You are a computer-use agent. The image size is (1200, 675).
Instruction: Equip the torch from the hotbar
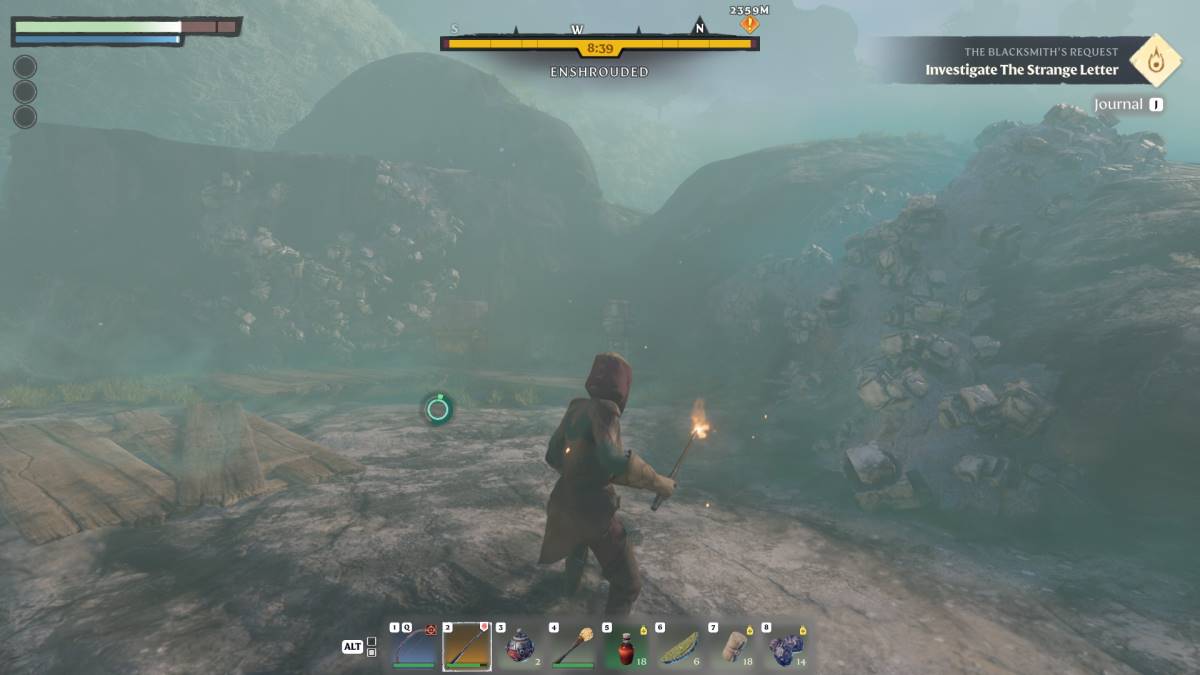(x=573, y=646)
